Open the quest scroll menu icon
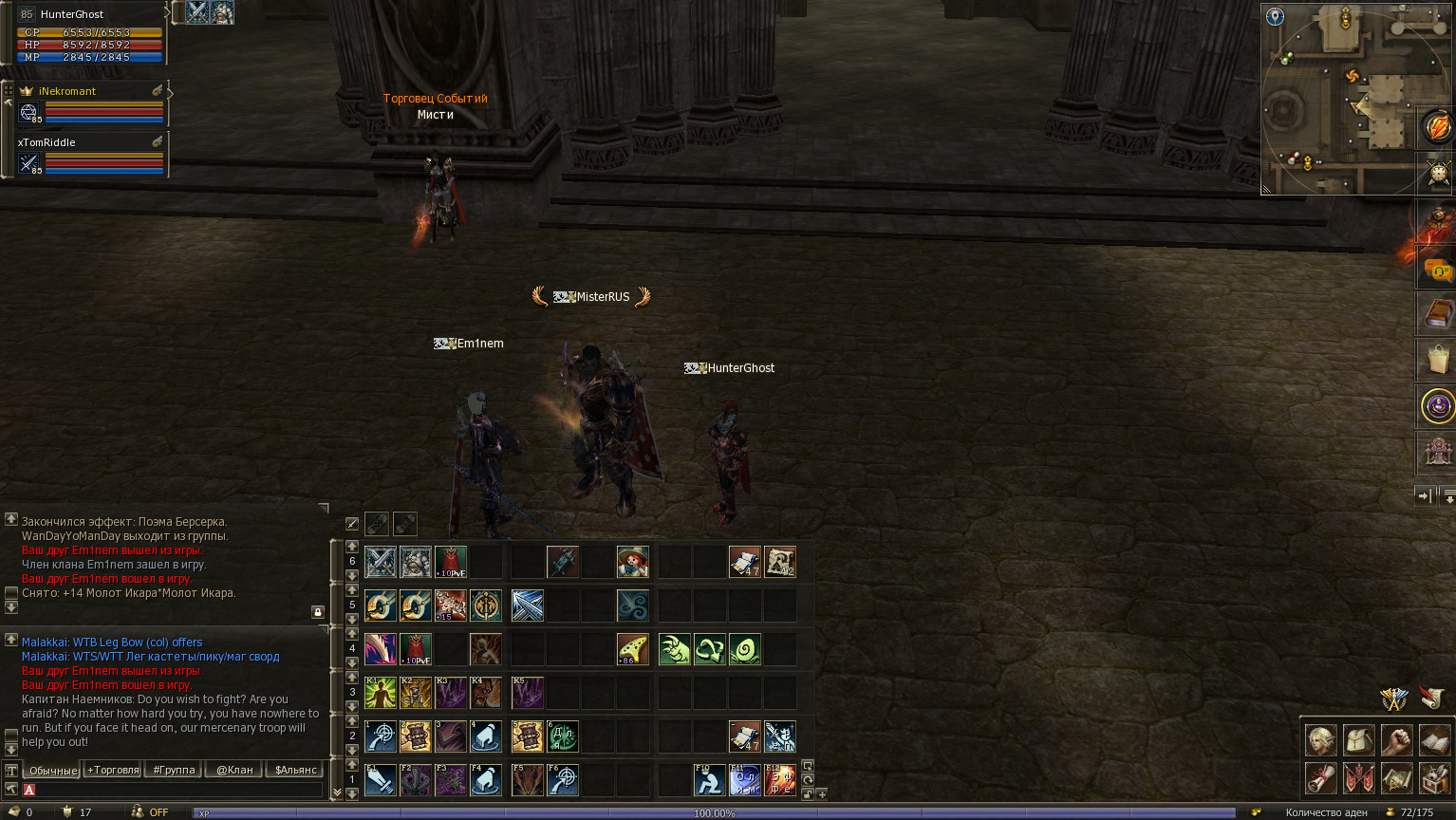Screen dimensions: 1456x820 (1320, 778)
